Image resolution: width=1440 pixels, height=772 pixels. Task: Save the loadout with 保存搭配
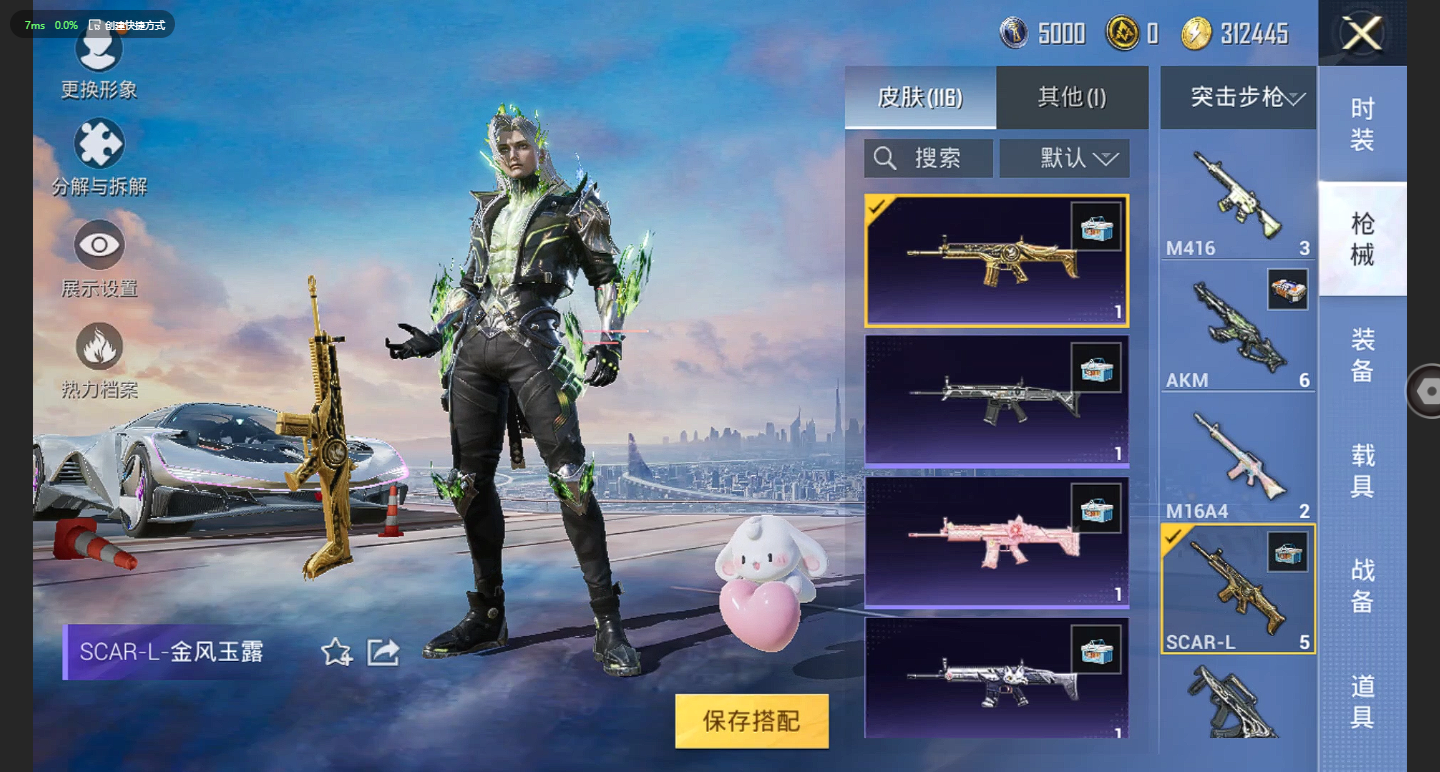(x=751, y=721)
